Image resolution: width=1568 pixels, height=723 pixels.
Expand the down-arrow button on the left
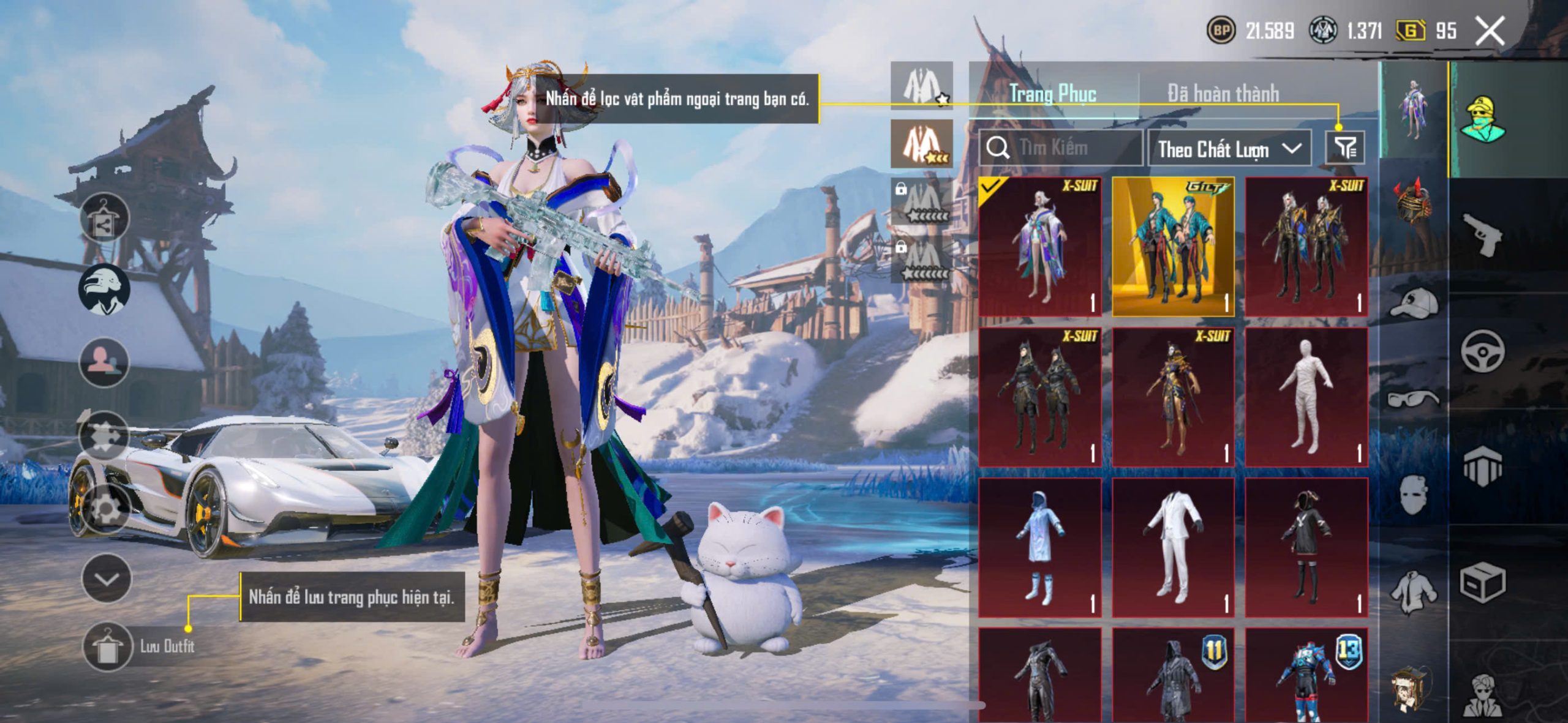pos(107,579)
